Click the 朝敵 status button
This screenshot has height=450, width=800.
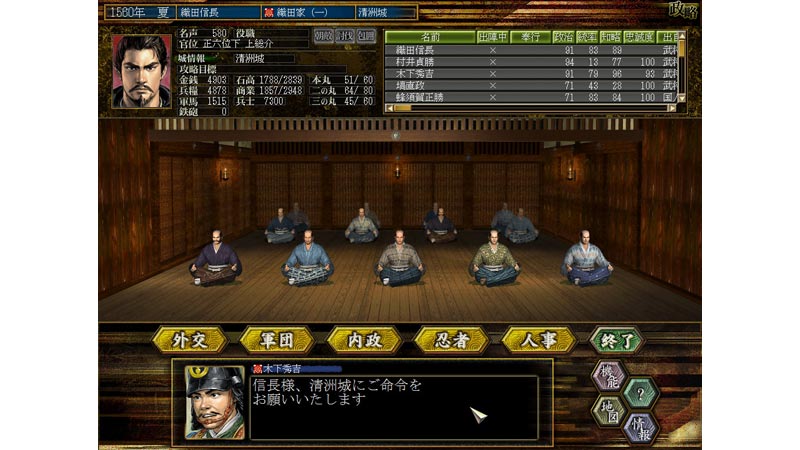click(x=324, y=35)
